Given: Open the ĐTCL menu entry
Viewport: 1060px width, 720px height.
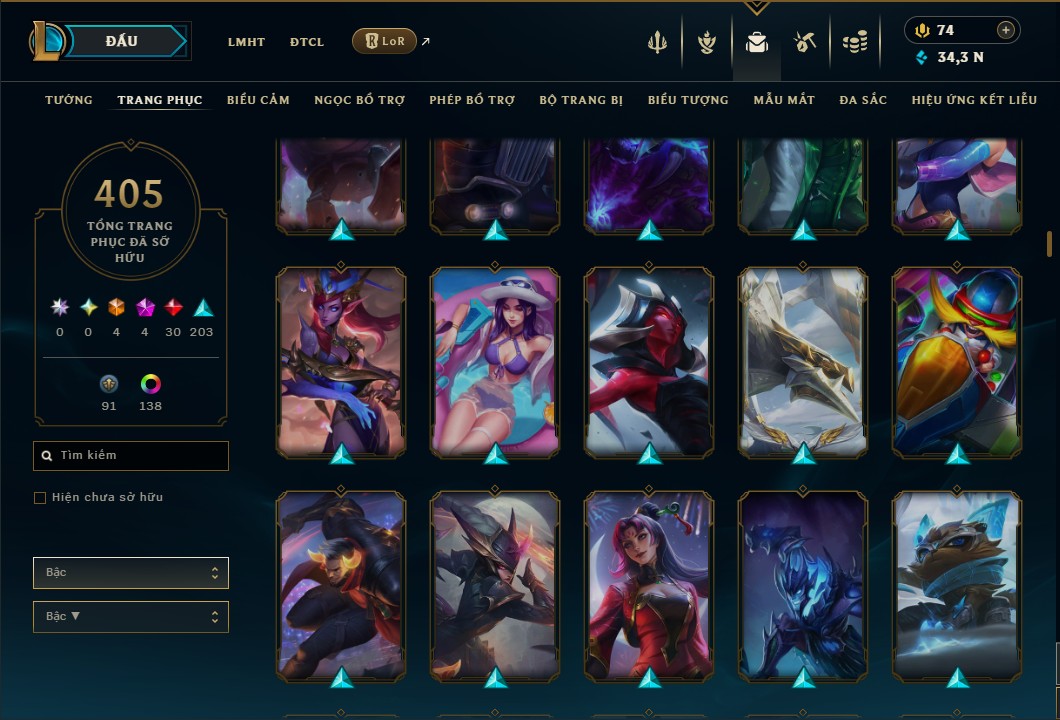Looking at the screenshot, I should point(307,42).
